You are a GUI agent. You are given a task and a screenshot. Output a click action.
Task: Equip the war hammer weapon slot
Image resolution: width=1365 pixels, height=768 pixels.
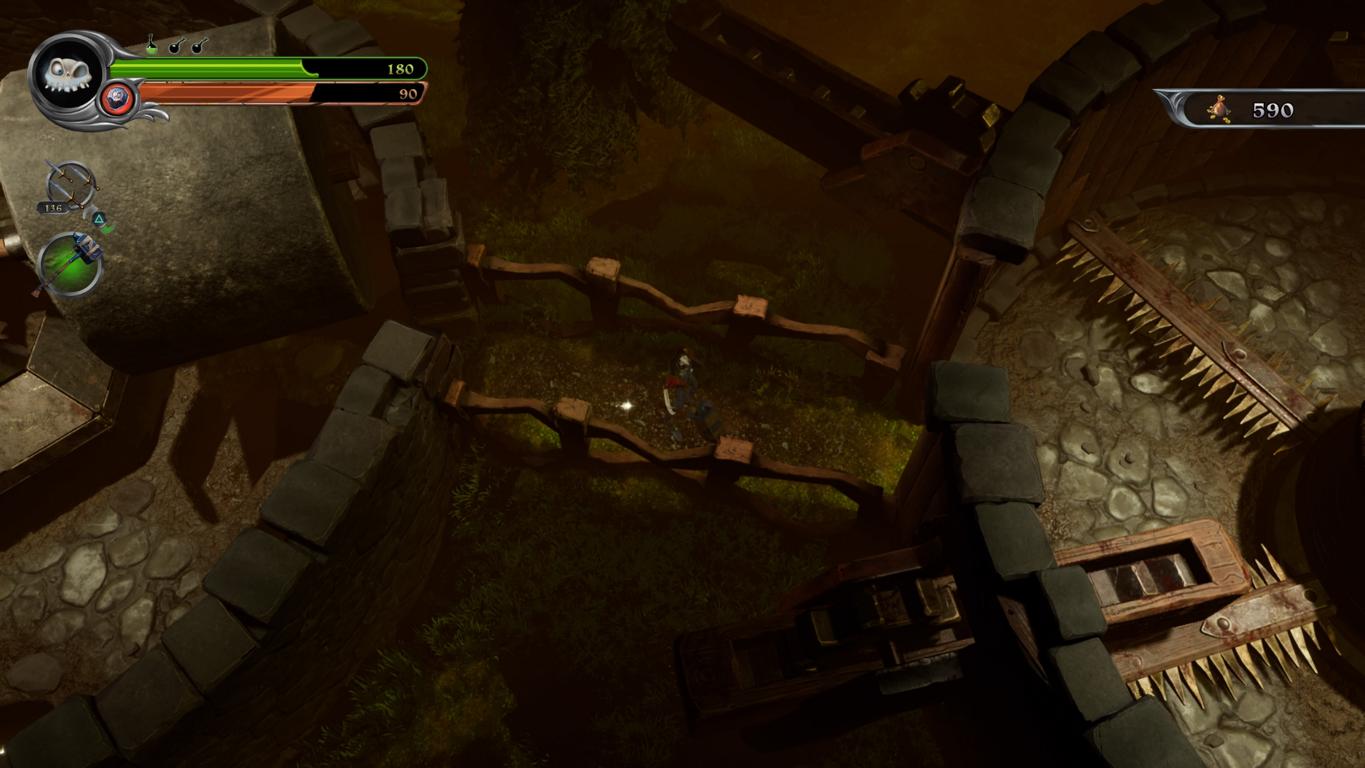point(70,264)
